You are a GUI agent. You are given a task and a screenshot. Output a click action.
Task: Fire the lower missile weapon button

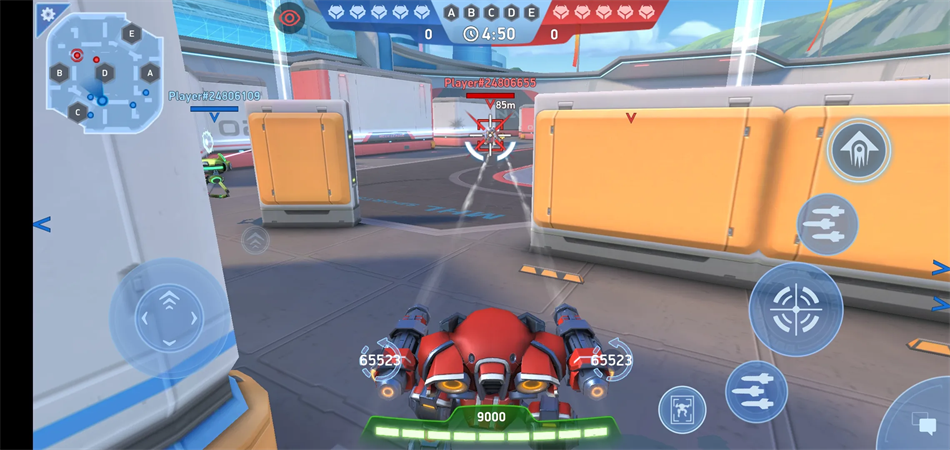(x=756, y=391)
